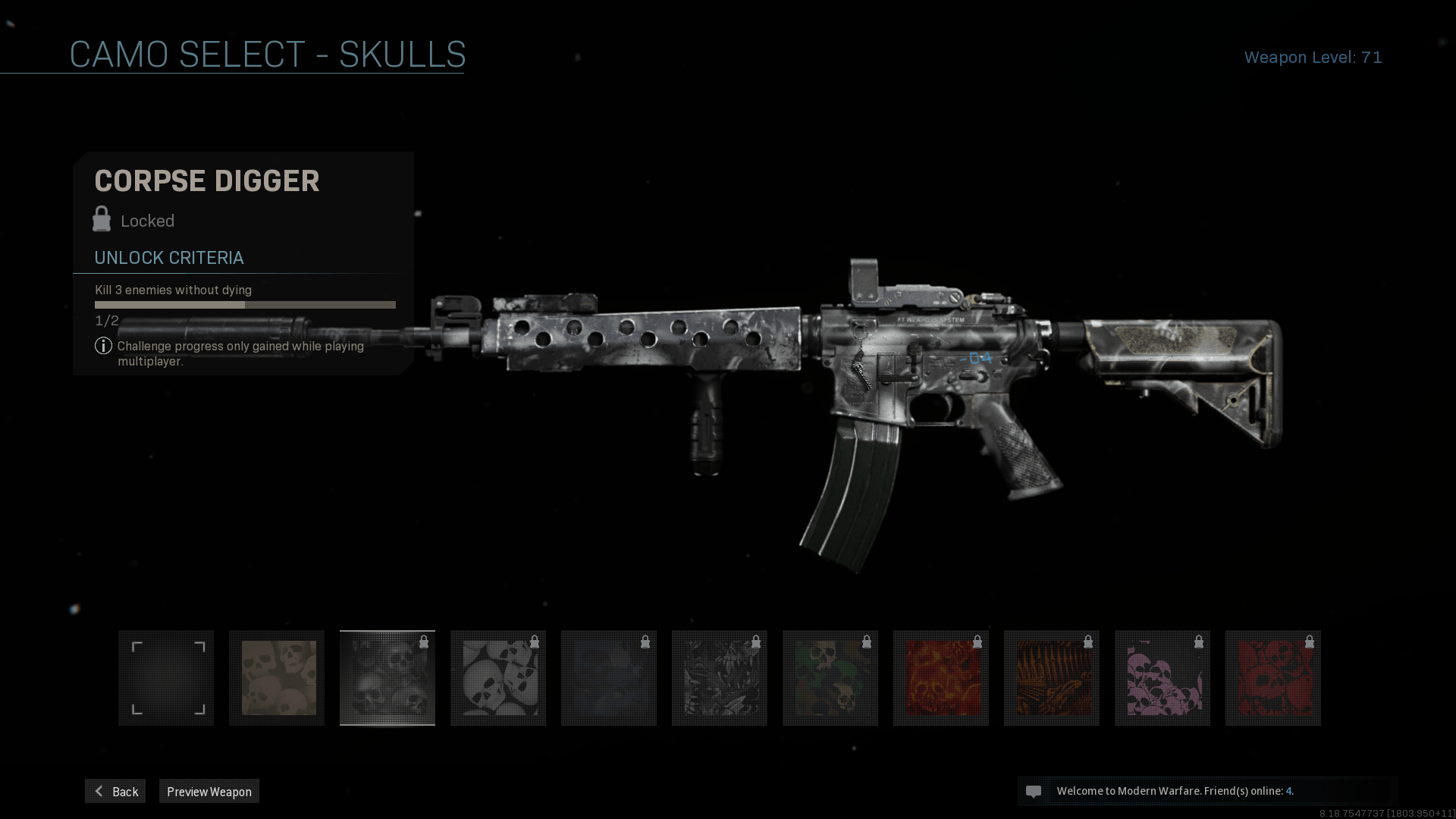The width and height of the screenshot is (1456, 819).
Task: Choose the fiery red-orange skulls camo
Action: tap(941, 678)
